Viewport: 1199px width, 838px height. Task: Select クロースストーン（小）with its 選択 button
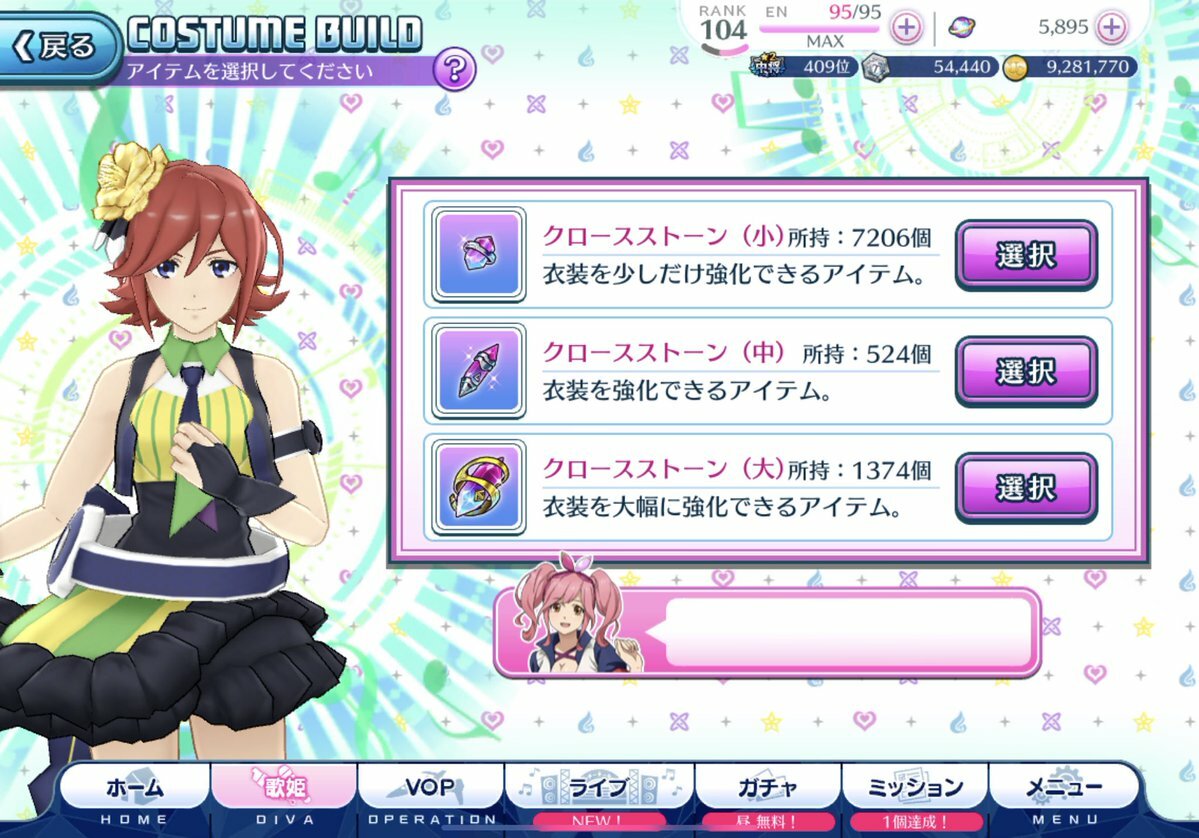tap(1025, 255)
